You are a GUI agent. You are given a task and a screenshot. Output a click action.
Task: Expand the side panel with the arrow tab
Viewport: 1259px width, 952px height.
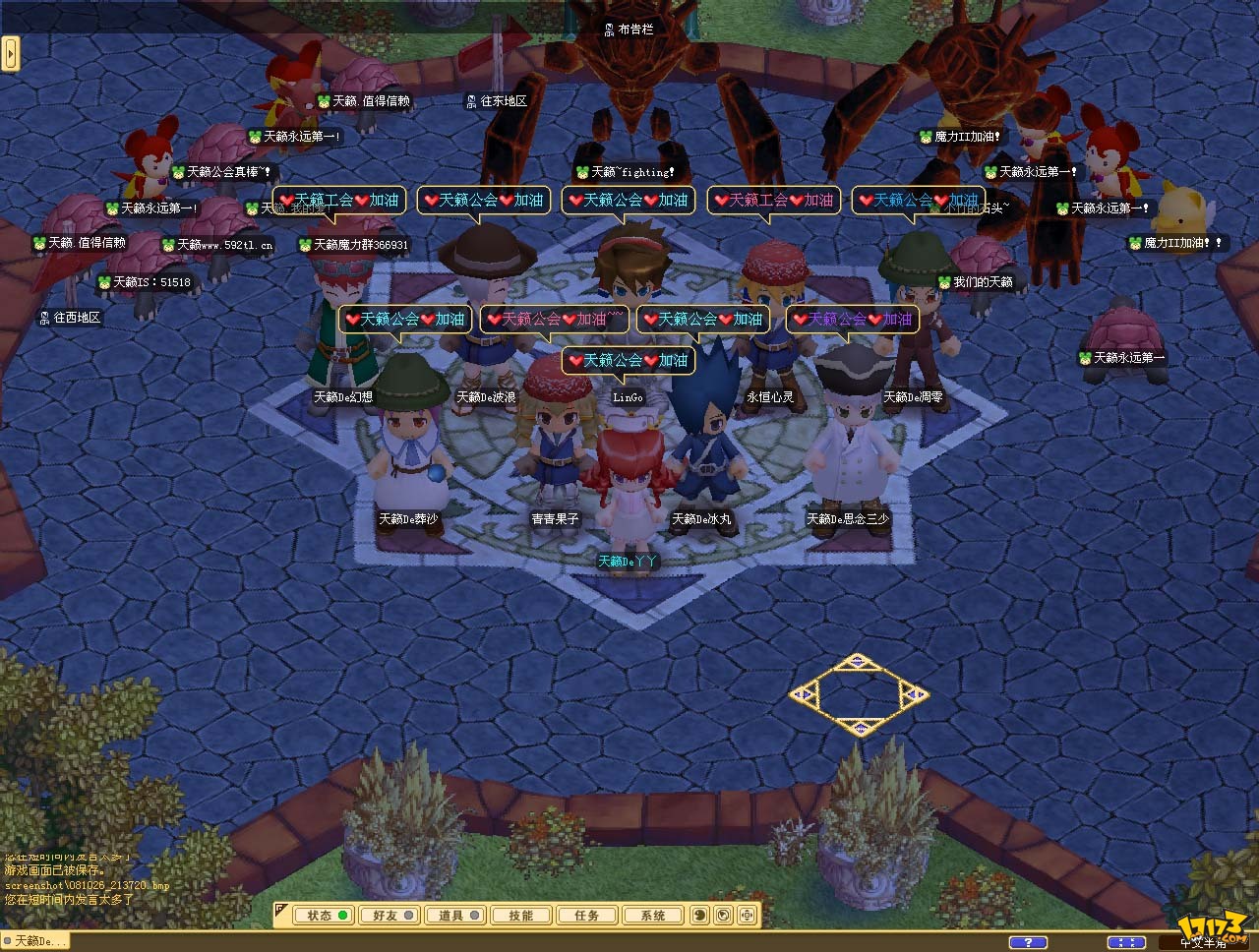[x=11, y=53]
